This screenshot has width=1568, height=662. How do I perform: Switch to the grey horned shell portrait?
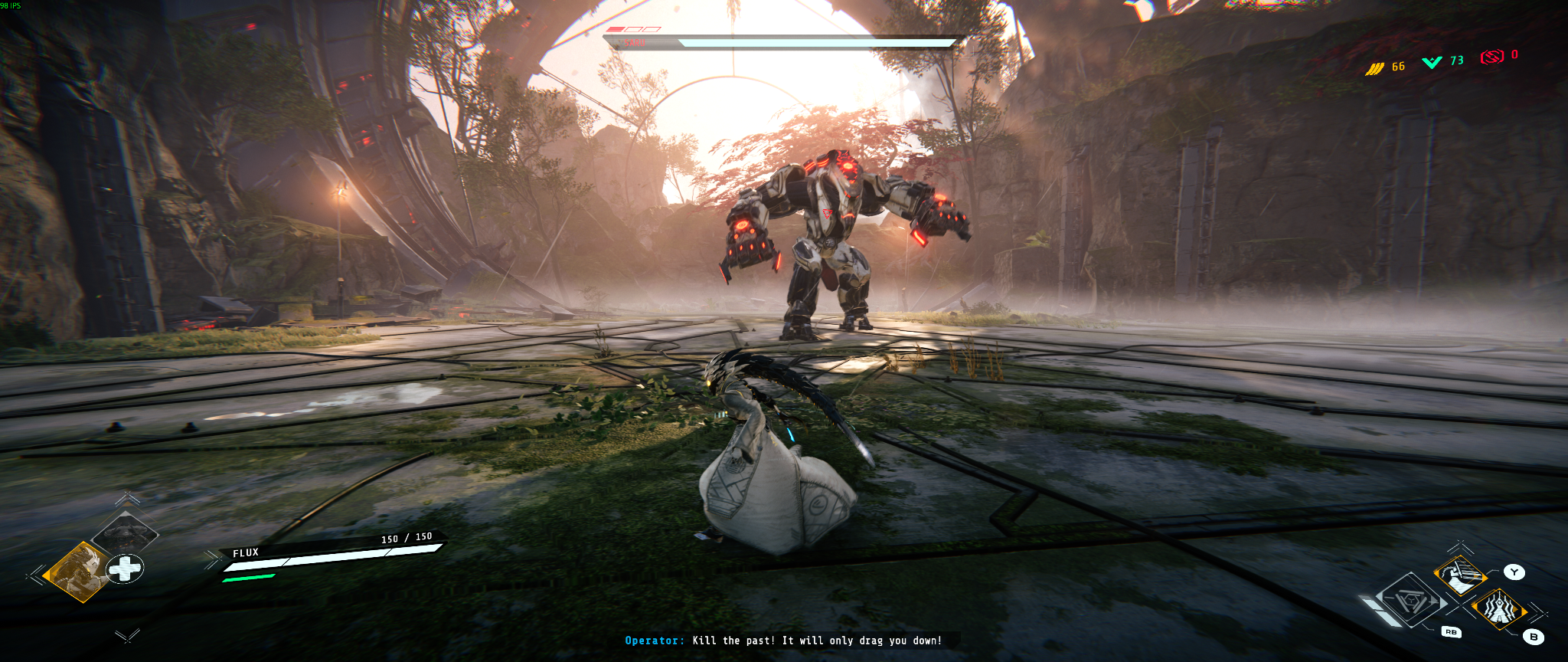click(x=125, y=532)
